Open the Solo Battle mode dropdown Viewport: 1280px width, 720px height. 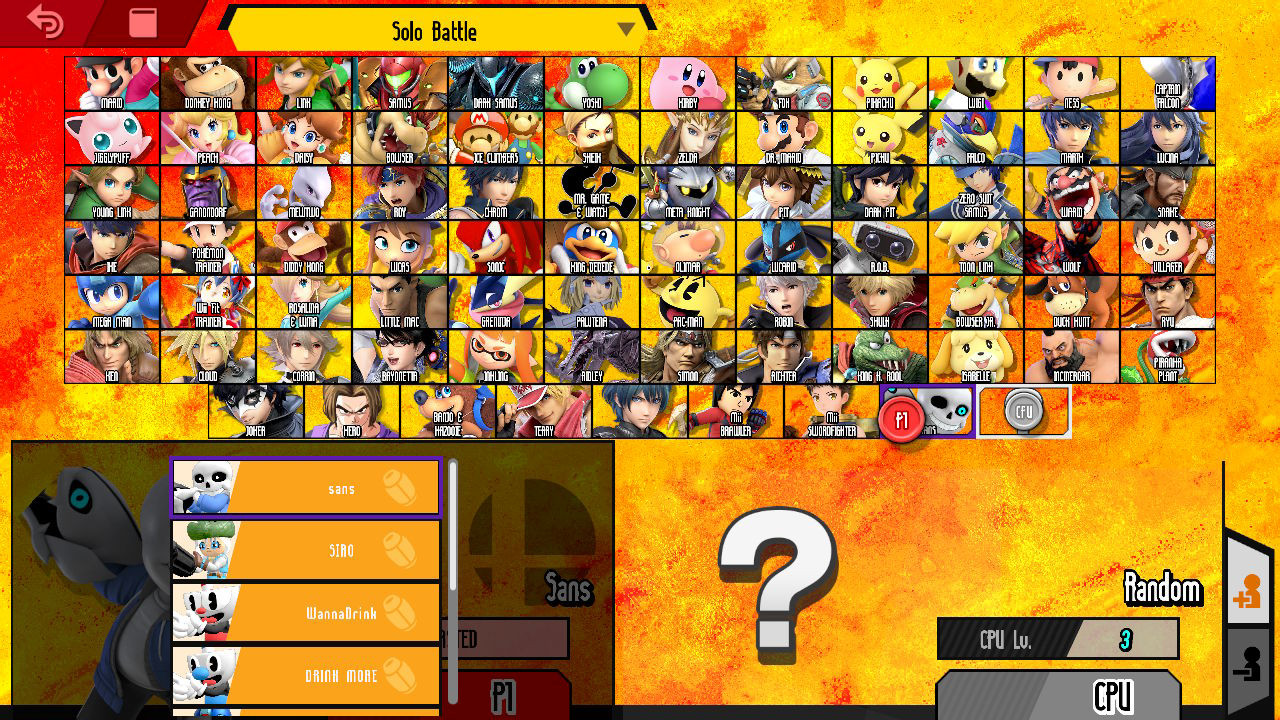point(430,30)
